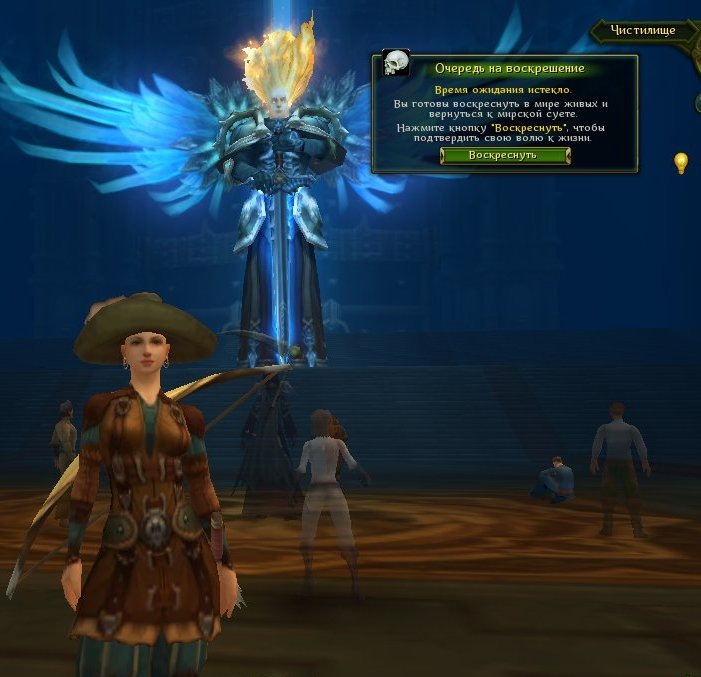This screenshot has height=677, width=701.
Task: Open the lightbulb hint icon
Action: (681, 162)
